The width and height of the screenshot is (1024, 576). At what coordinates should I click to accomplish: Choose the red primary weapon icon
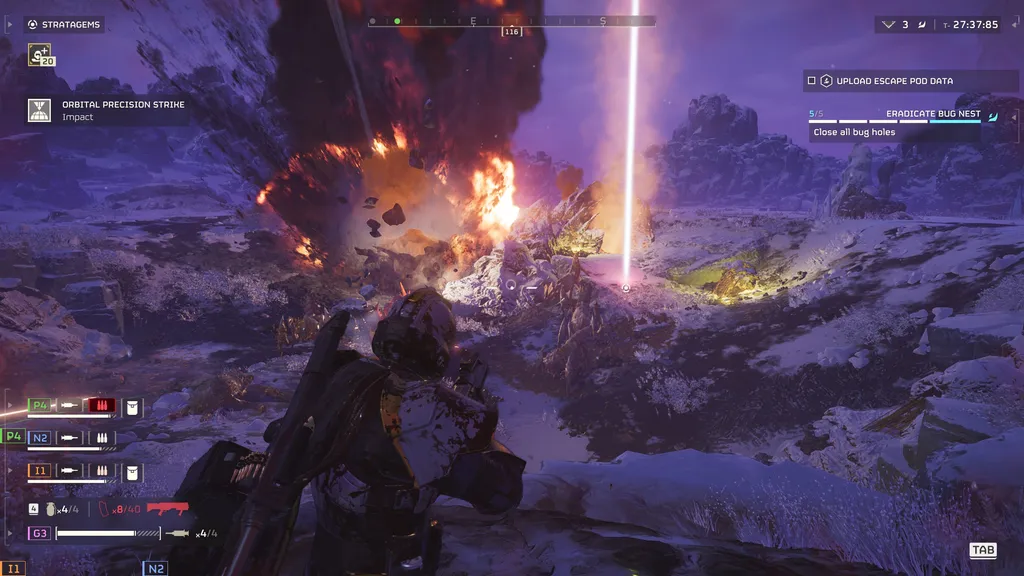tap(167, 508)
